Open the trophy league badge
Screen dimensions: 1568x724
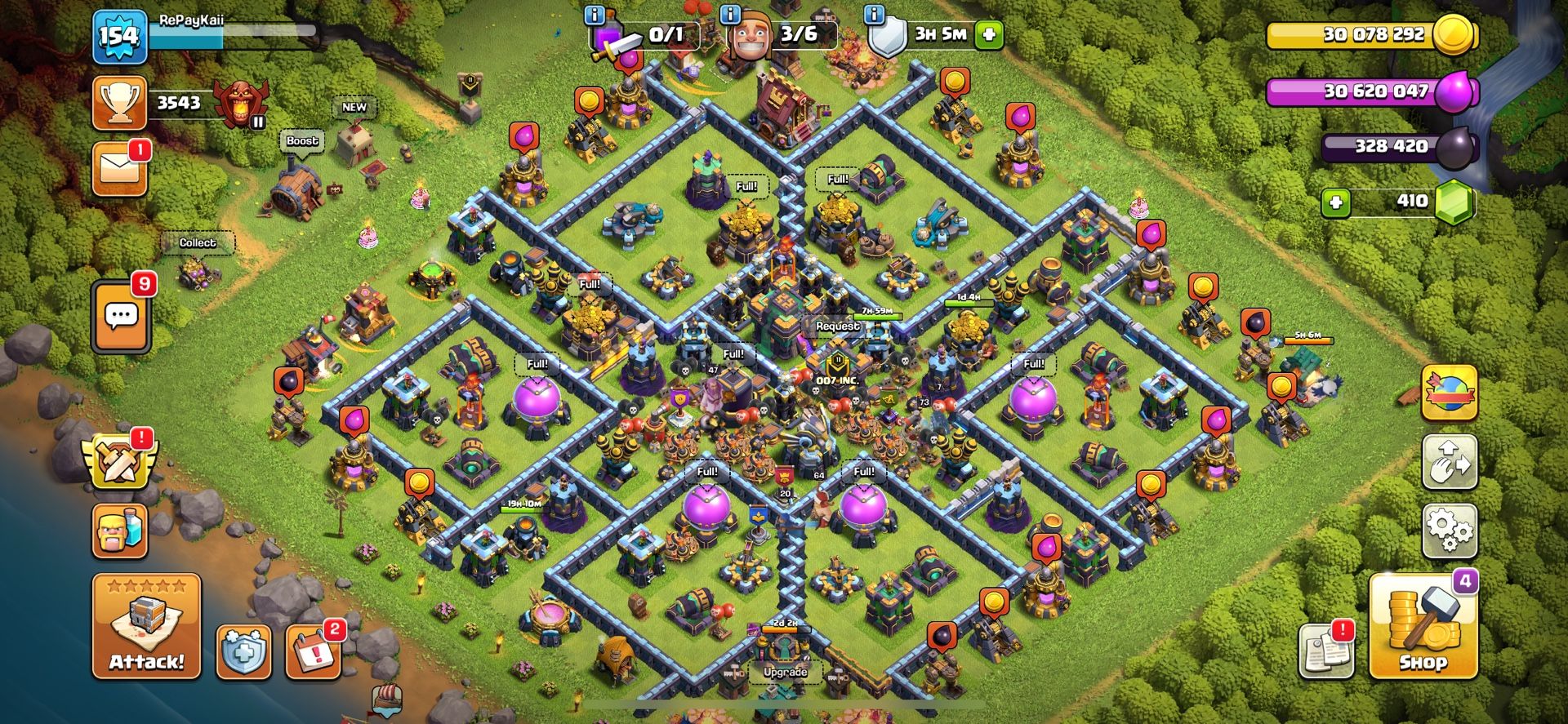pos(240,103)
